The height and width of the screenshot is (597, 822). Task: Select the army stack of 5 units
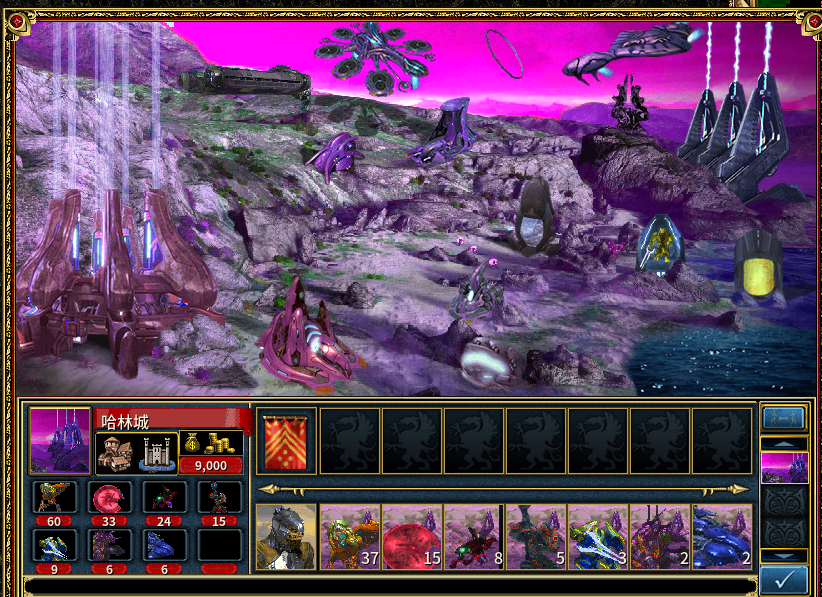click(x=535, y=536)
